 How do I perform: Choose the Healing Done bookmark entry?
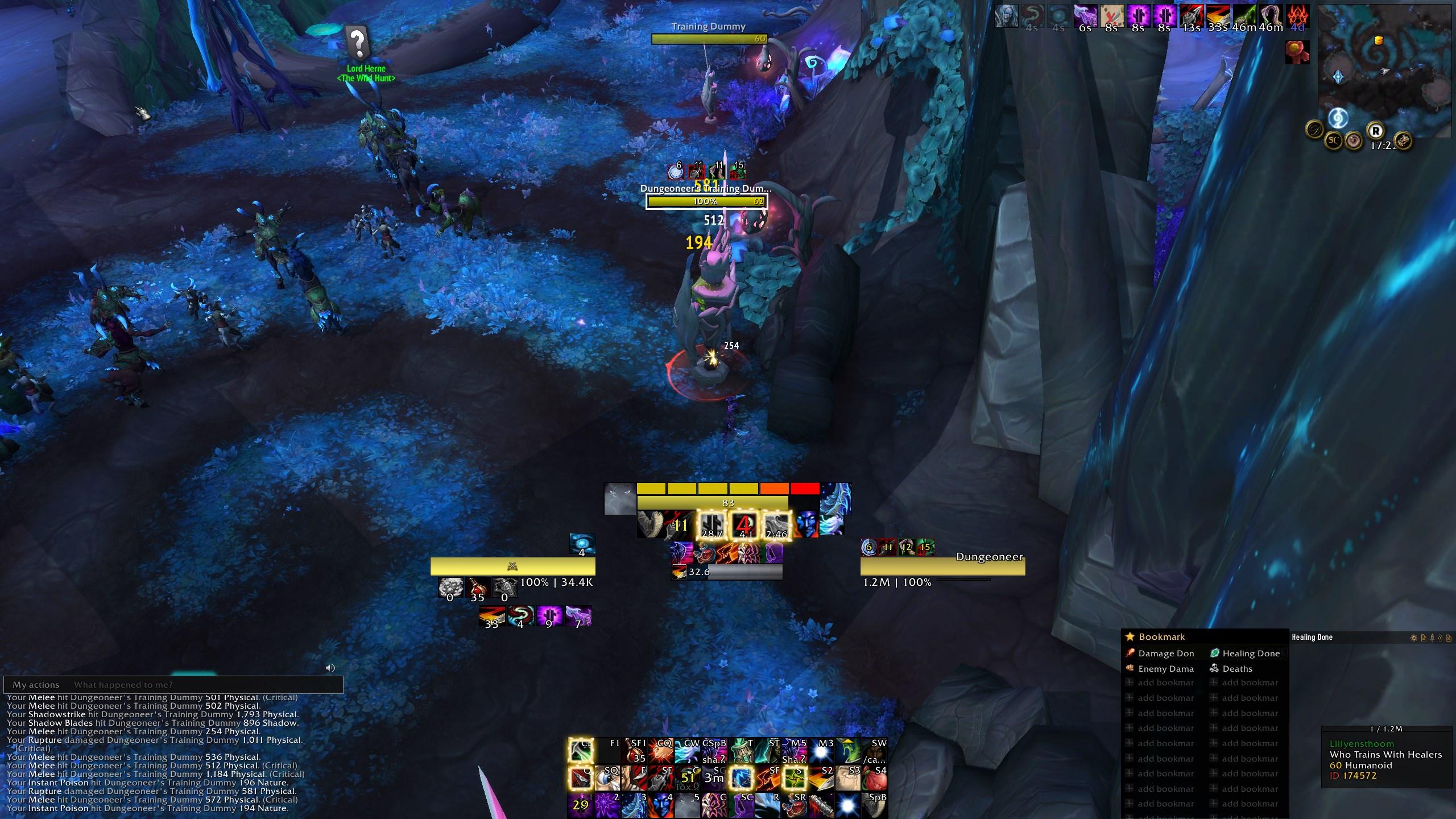[1251, 653]
